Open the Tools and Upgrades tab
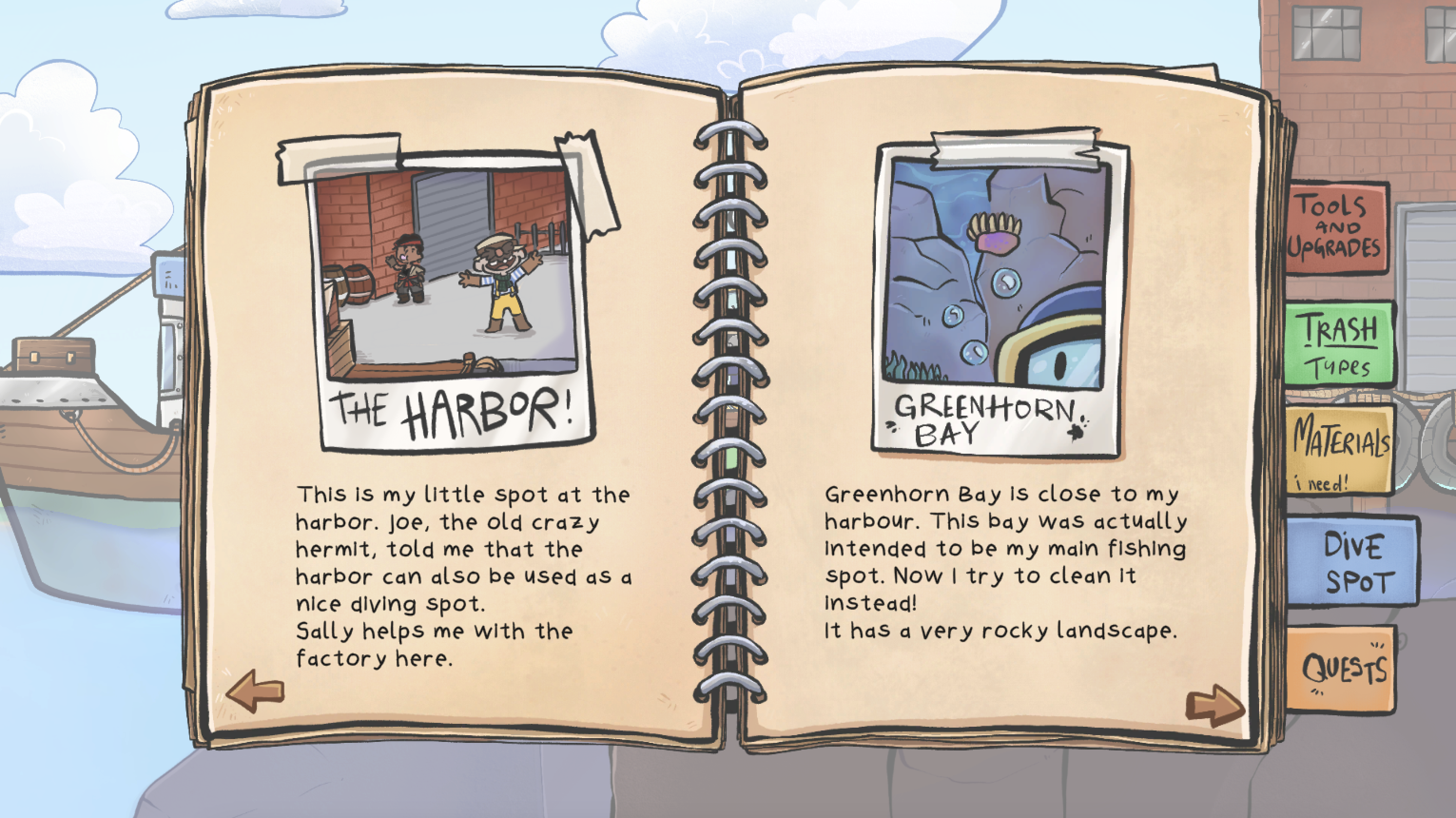Image resolution: width=1456 pixels, height=818 pixels. (1336, 228)
